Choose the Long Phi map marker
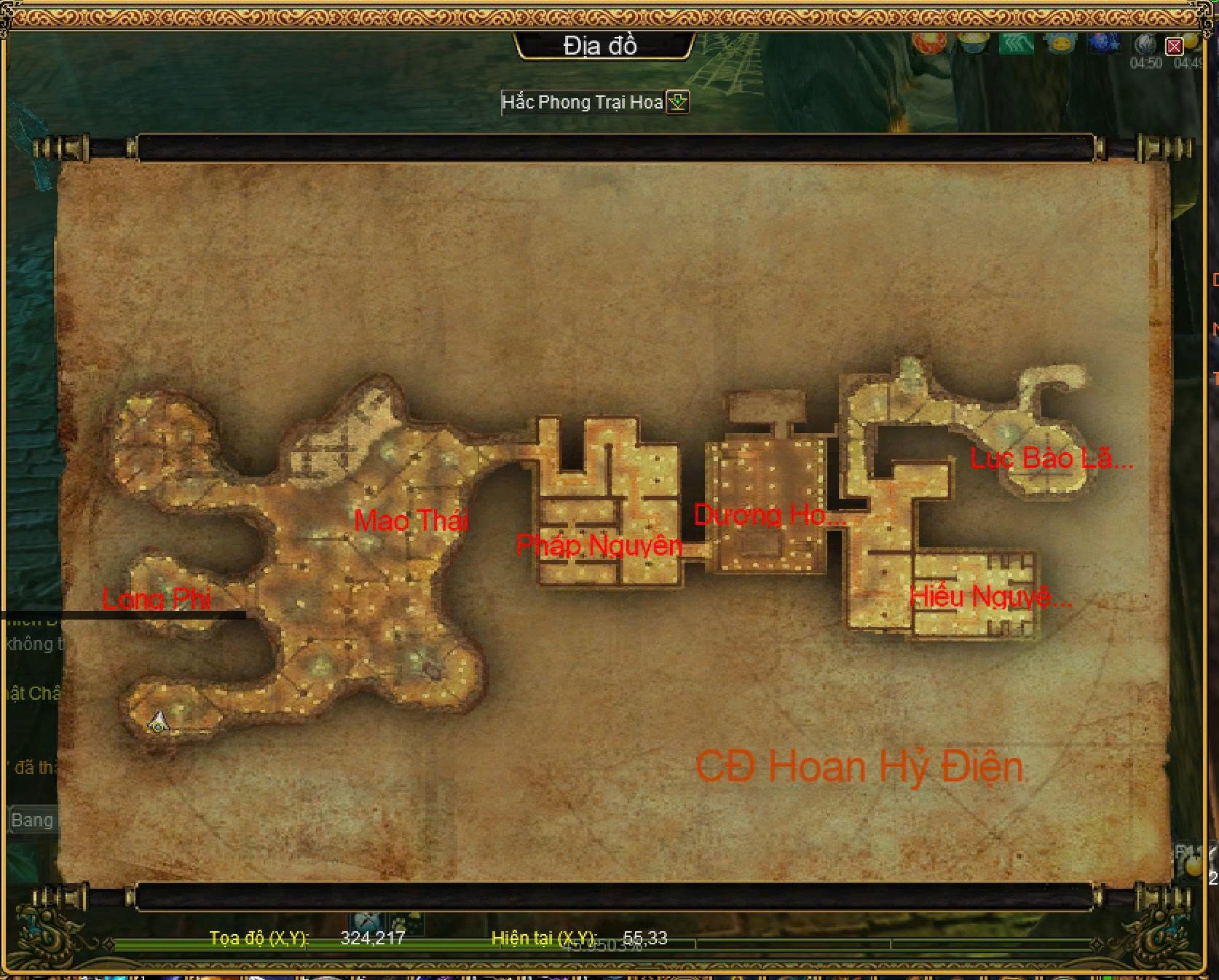The image size is (1219, 980). click(157, 598)
